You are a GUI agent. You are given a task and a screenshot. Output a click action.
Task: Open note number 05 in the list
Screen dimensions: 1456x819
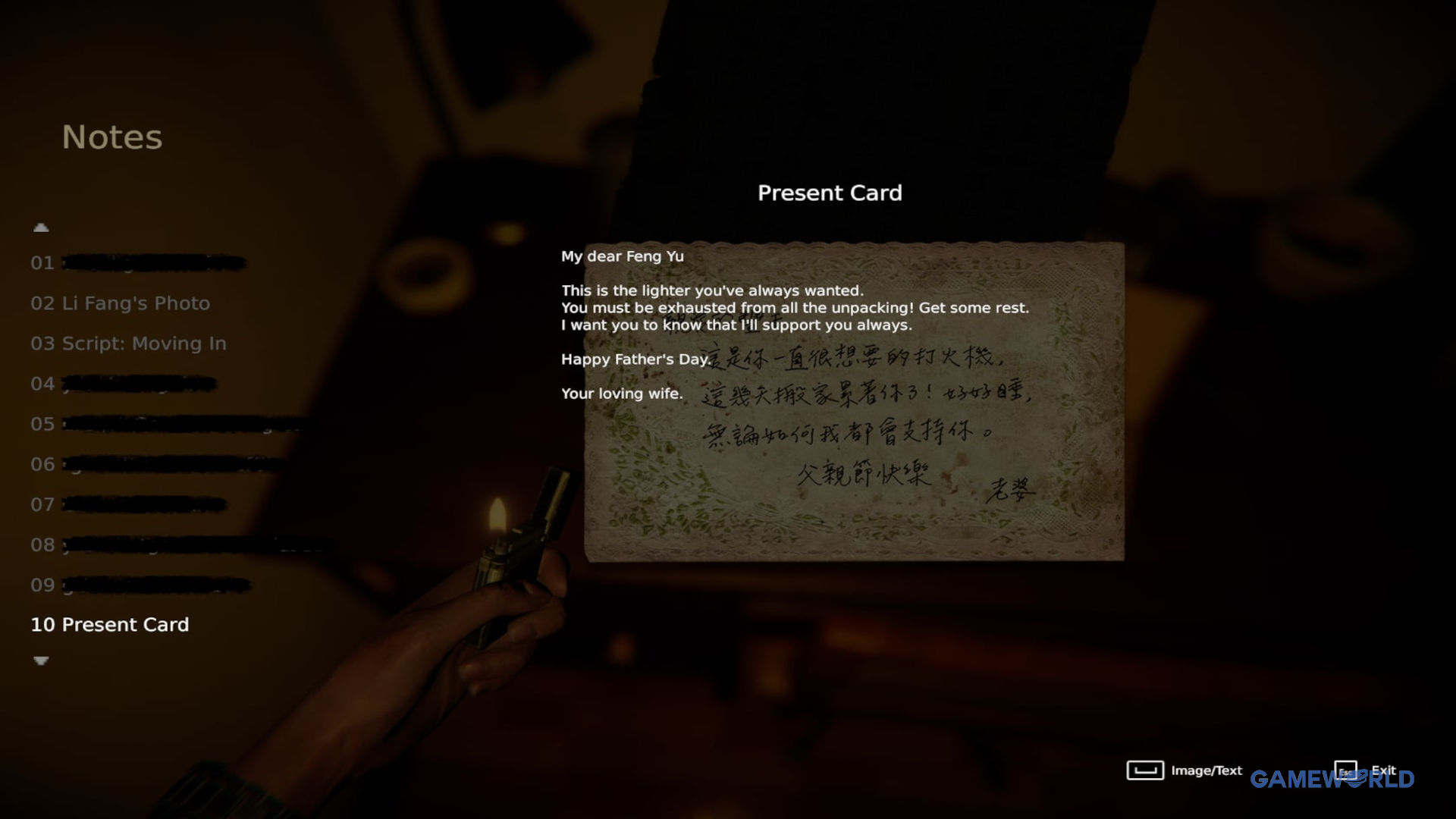coord(167,424)
